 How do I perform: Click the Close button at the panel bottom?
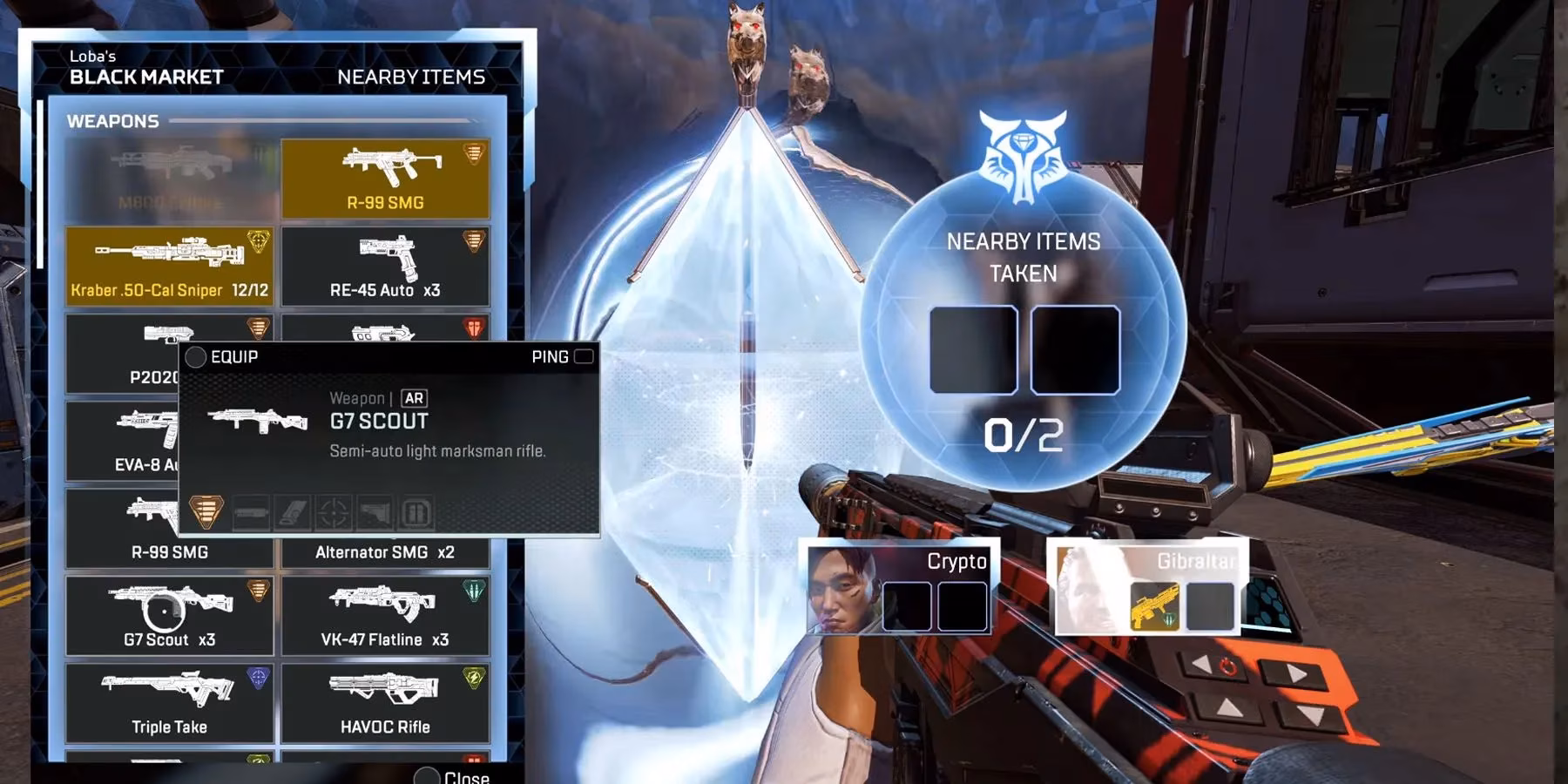click(x=453, y=778)
